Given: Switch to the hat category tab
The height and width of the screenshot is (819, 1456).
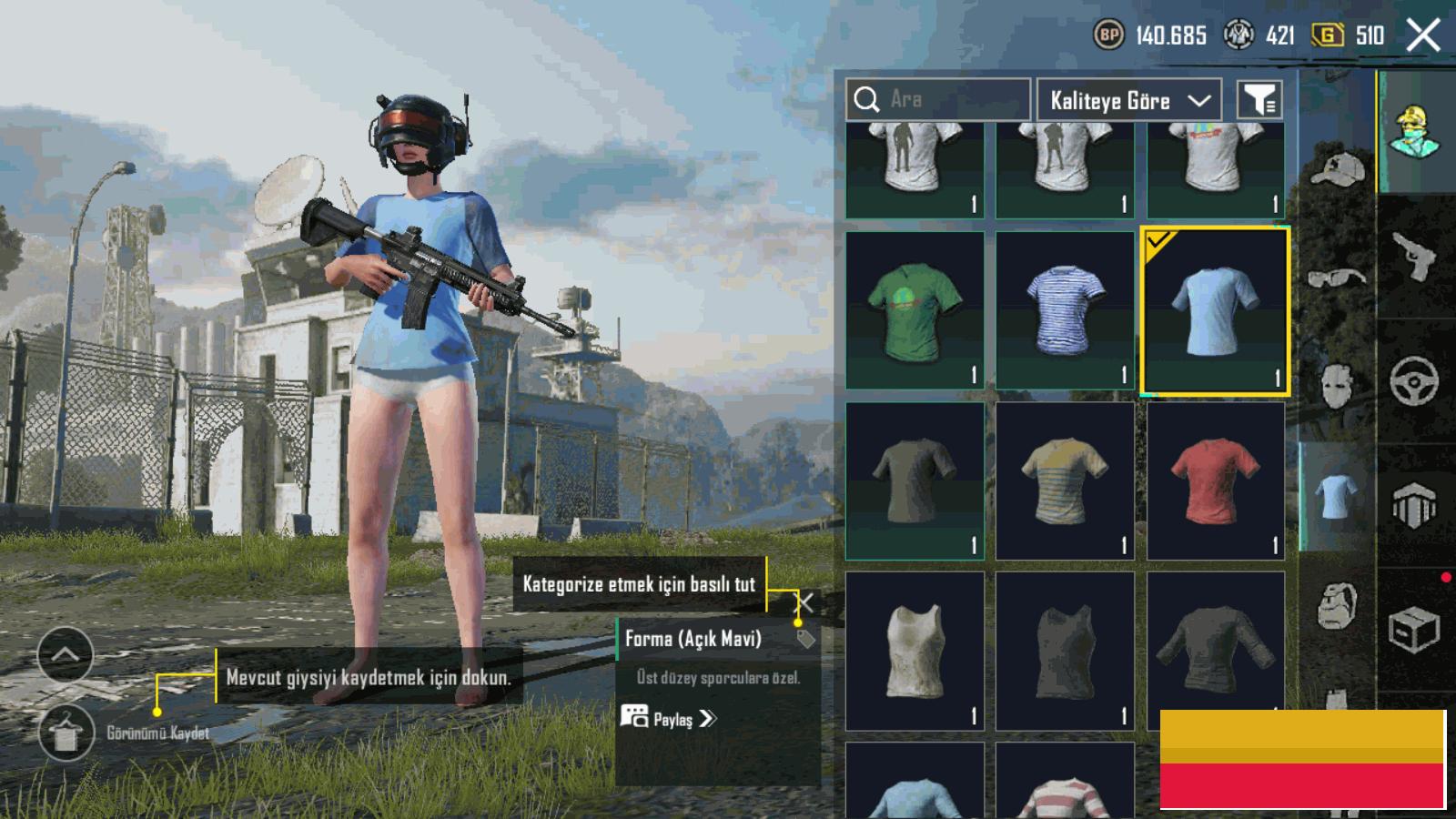Looking at the screenshot, I should (x=1337, y=170).
